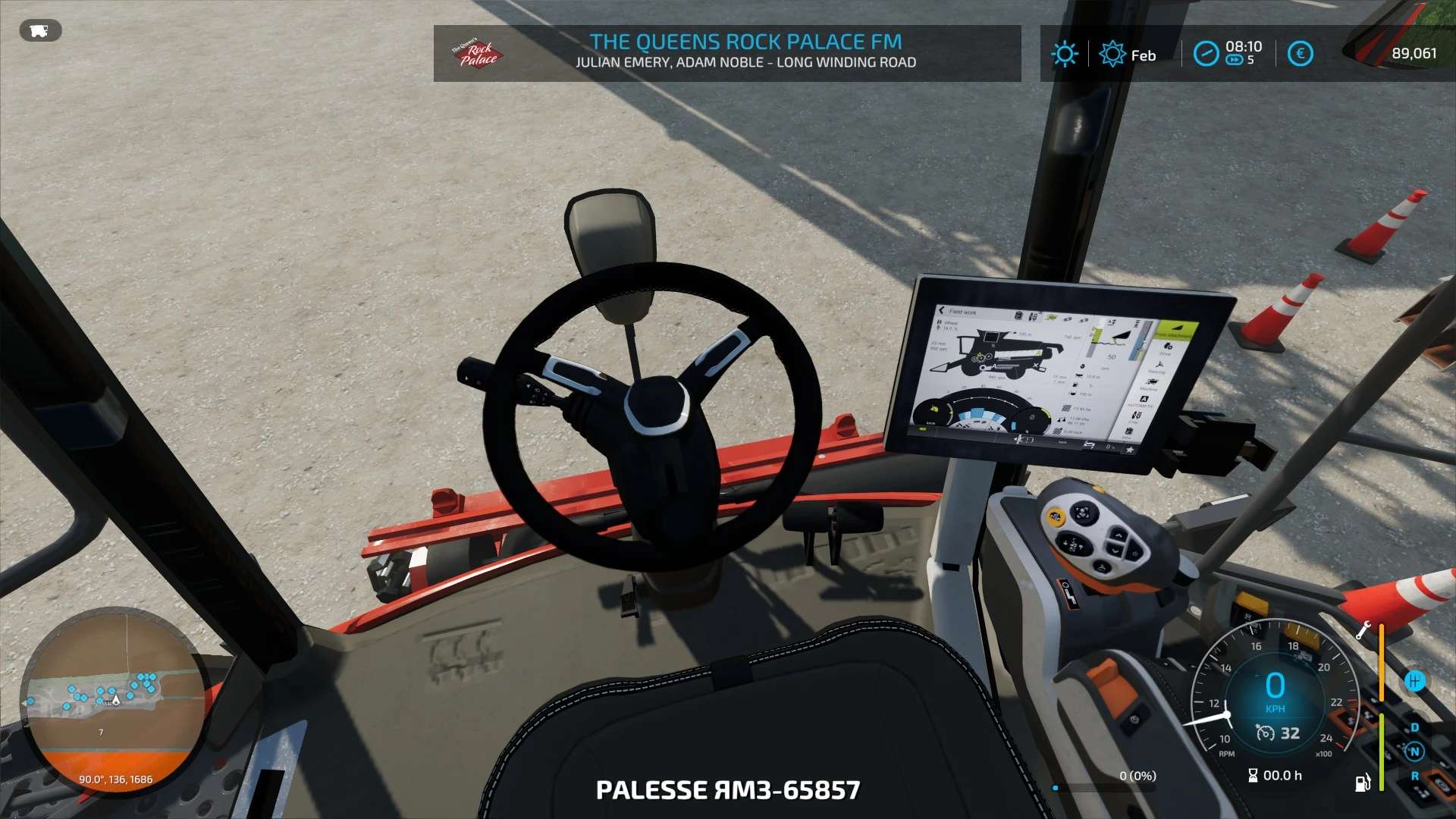Select the Queens Rock Palace FM radio banner
The width and height of the screenshot is (1456, 819).
coord(726,52)
